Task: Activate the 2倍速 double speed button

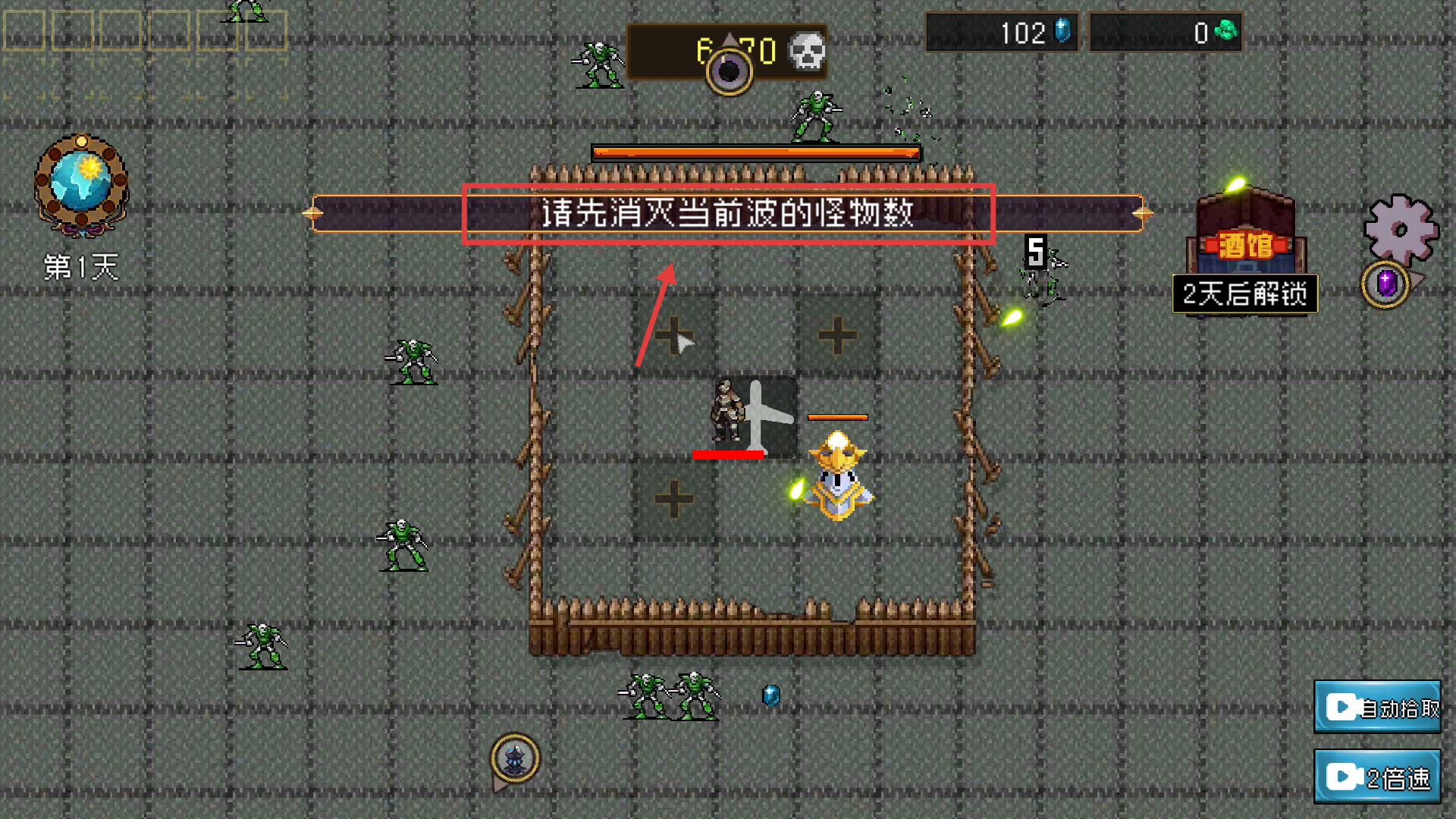Action: tap(1377, 777)
